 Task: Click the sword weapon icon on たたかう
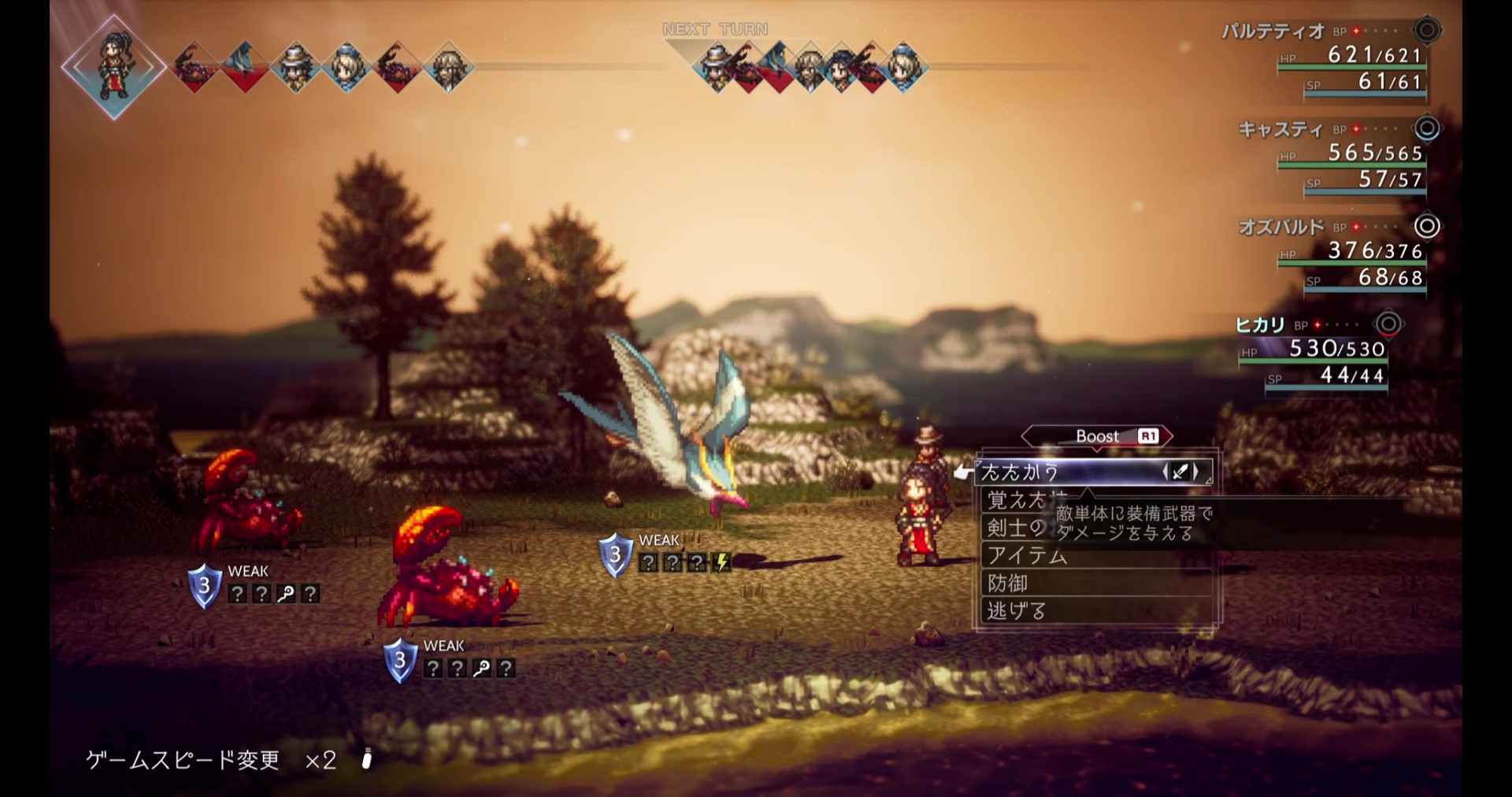pyautogui.click(x=1180, y=473)
